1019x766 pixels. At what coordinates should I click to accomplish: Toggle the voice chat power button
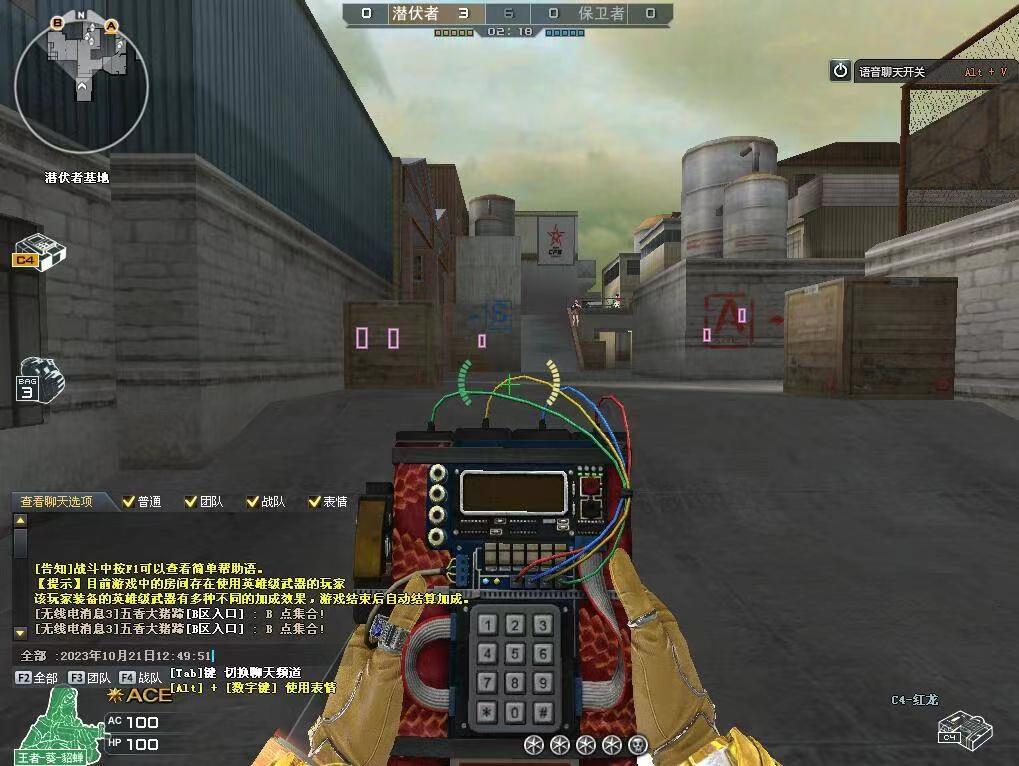[x=840, y=70]
